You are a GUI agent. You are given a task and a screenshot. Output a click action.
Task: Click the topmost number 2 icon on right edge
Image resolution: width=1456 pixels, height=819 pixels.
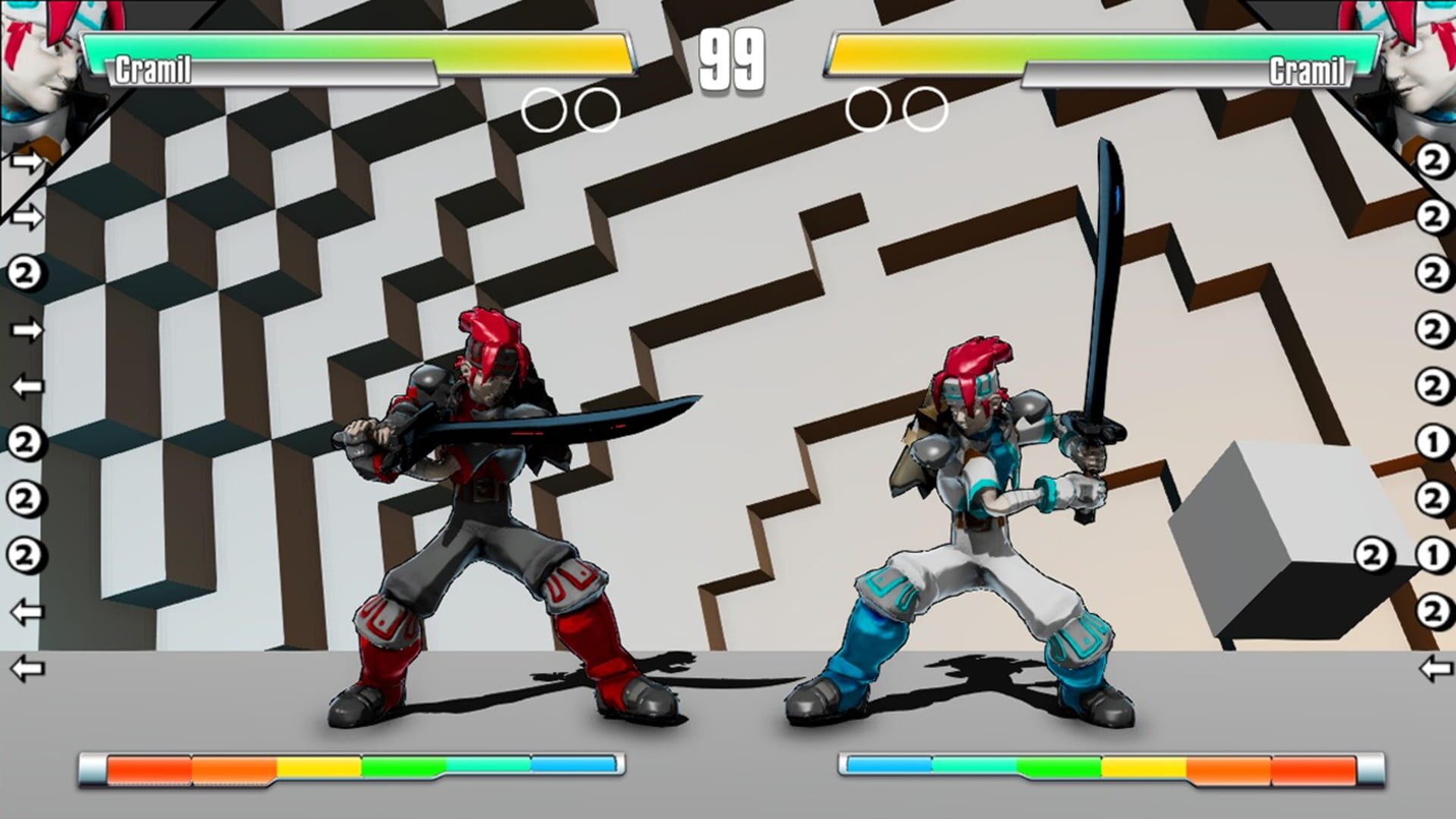tap(1433, 161)
